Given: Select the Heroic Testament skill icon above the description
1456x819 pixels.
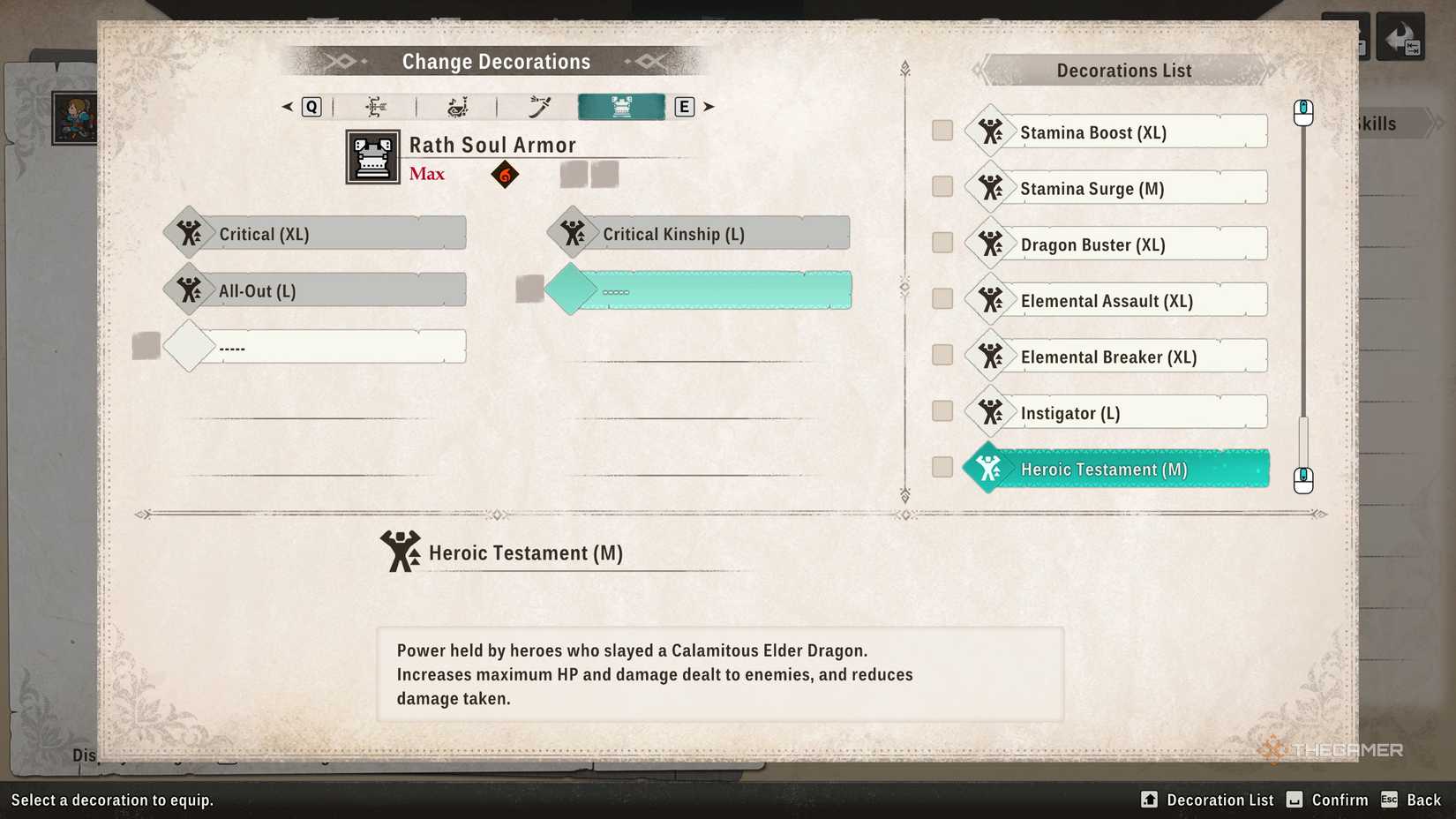Looking at the screenshot, I should coord(402,551).
